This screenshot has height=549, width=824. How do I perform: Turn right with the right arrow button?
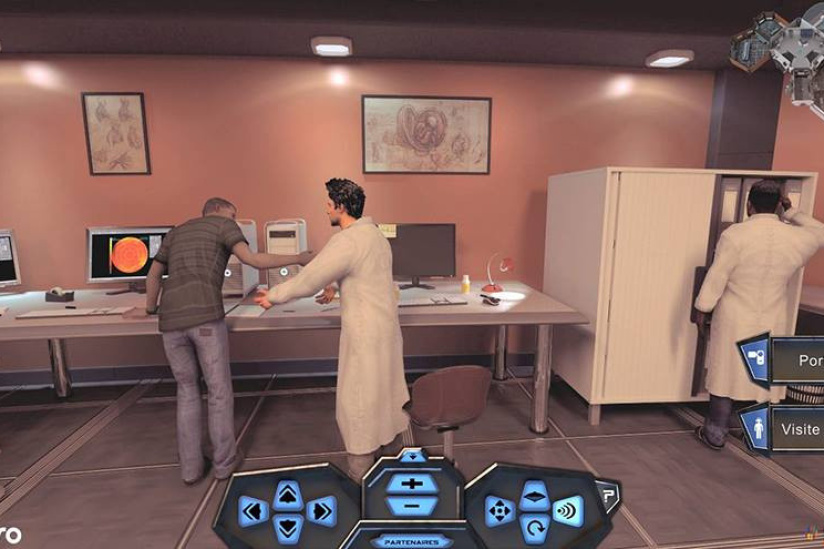coord(321,511)
